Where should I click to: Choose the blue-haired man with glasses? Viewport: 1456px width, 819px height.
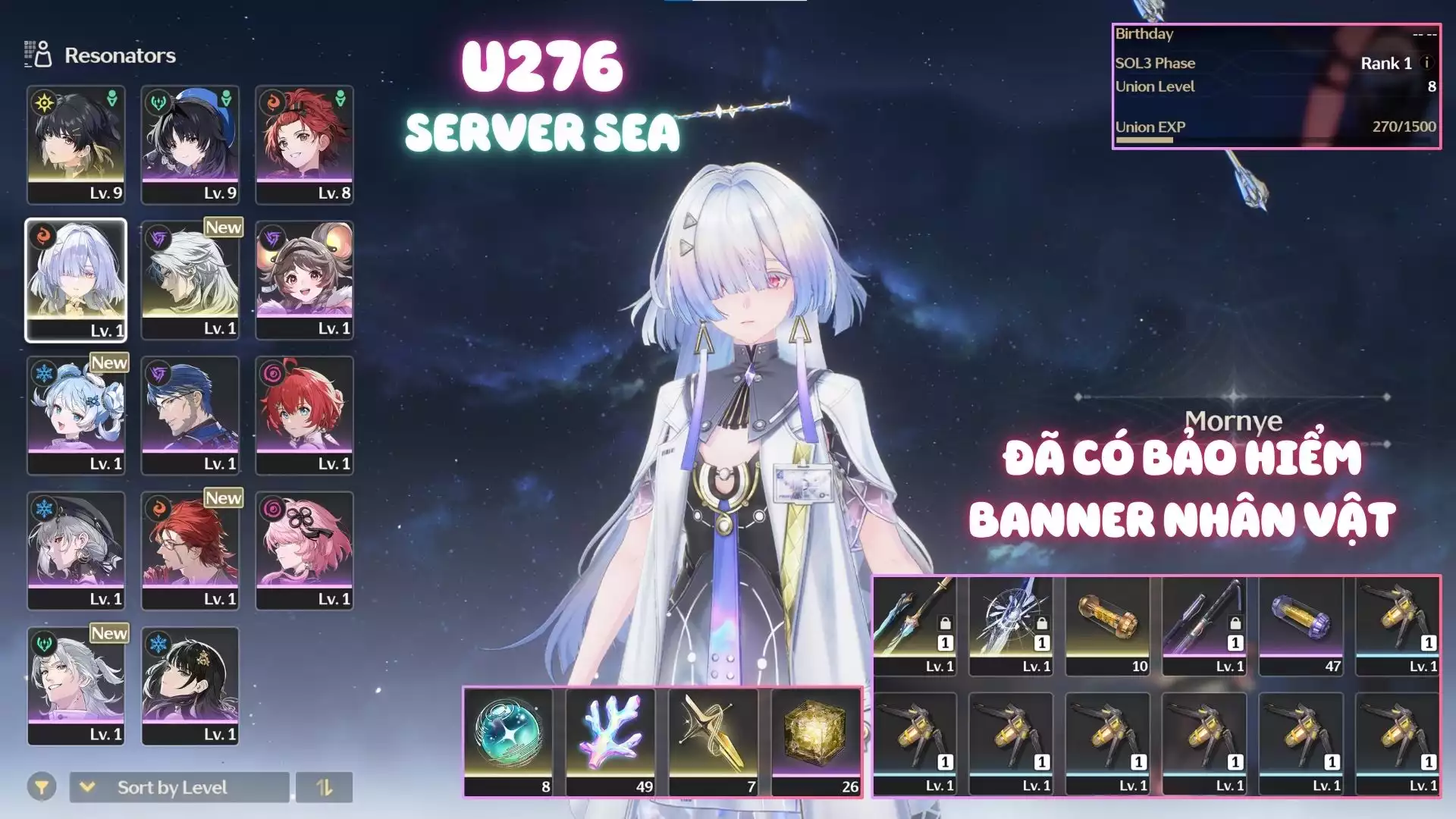(190, 415)
